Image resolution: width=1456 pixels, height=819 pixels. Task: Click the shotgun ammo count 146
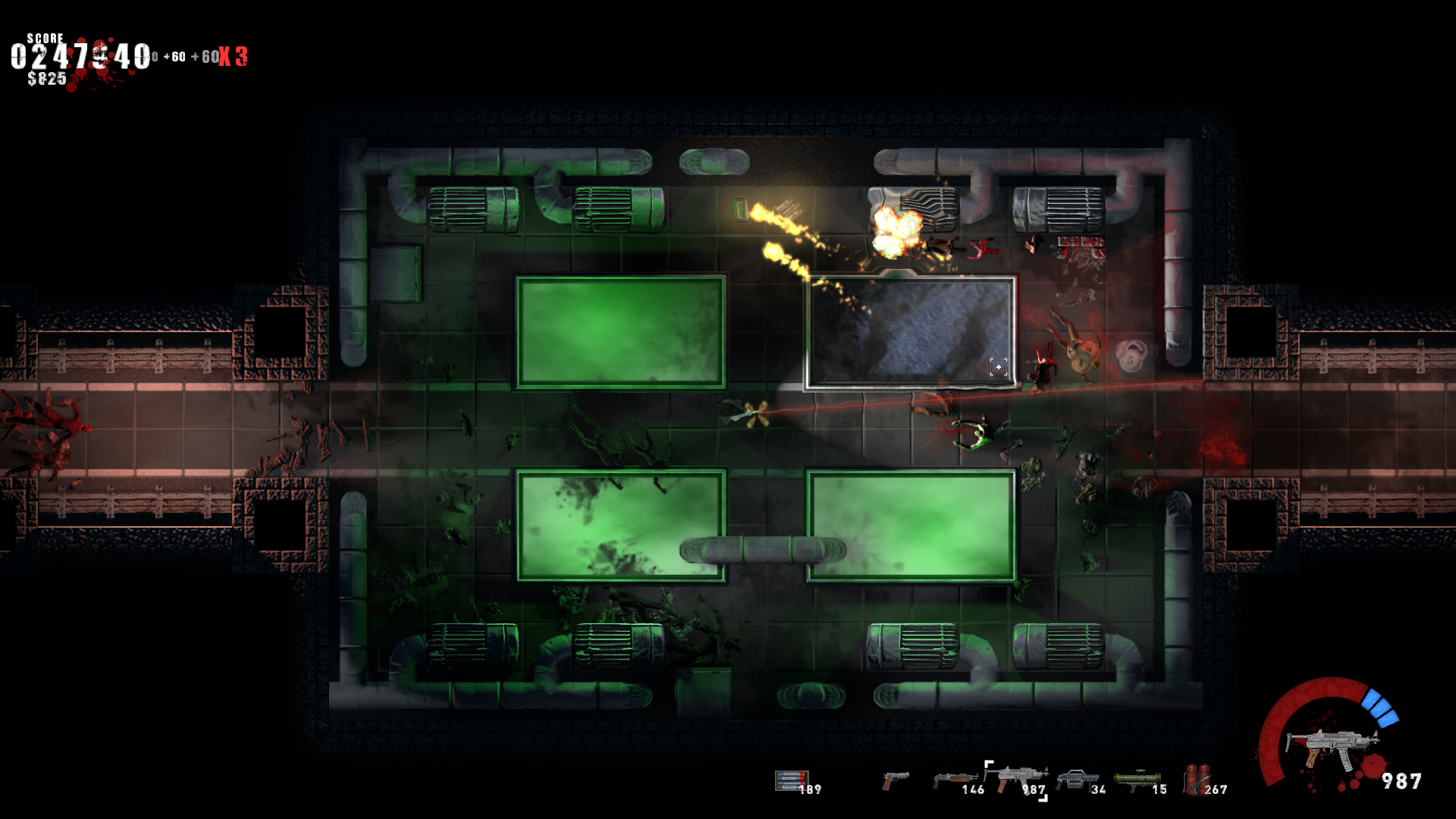coord(973,791)
